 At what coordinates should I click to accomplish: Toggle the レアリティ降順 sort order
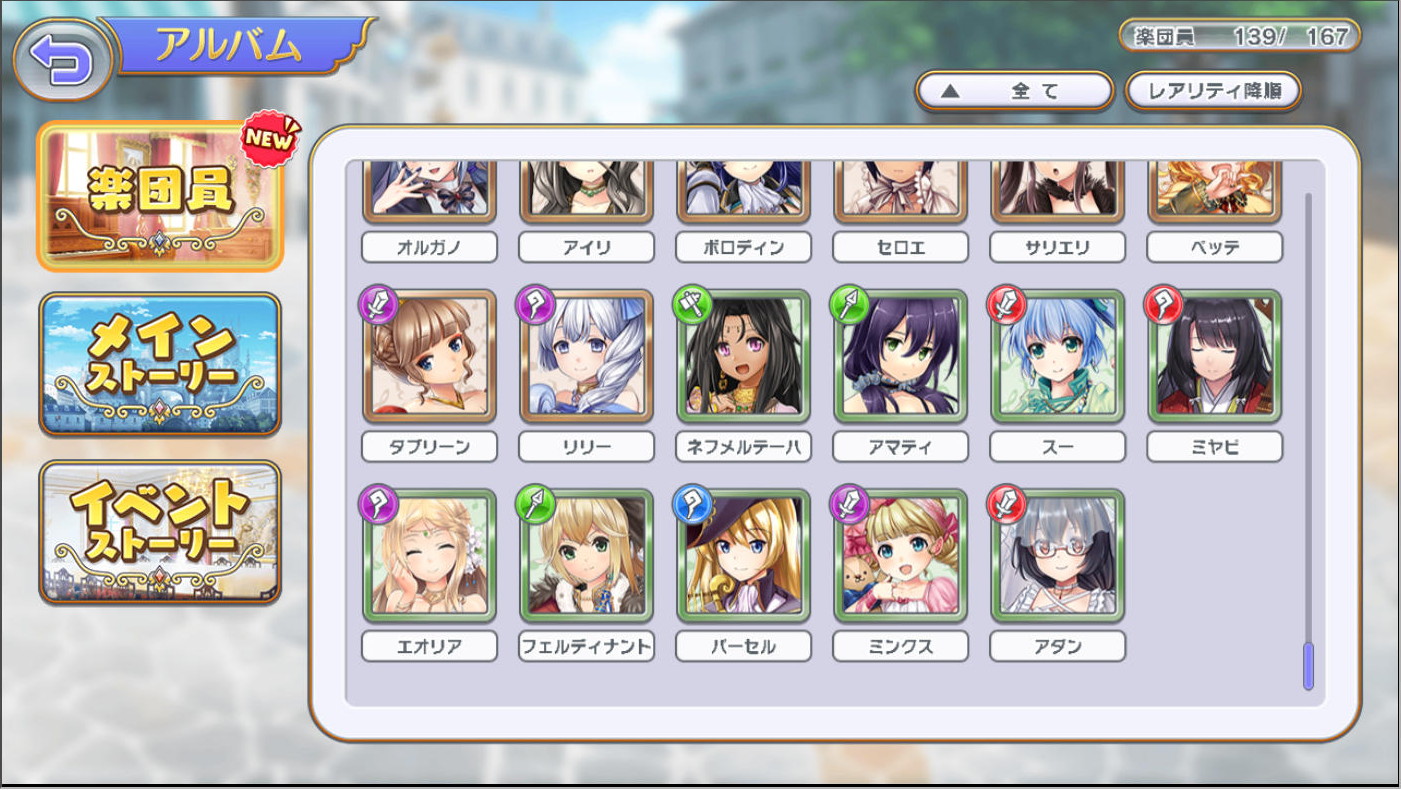pos(1213,91)
